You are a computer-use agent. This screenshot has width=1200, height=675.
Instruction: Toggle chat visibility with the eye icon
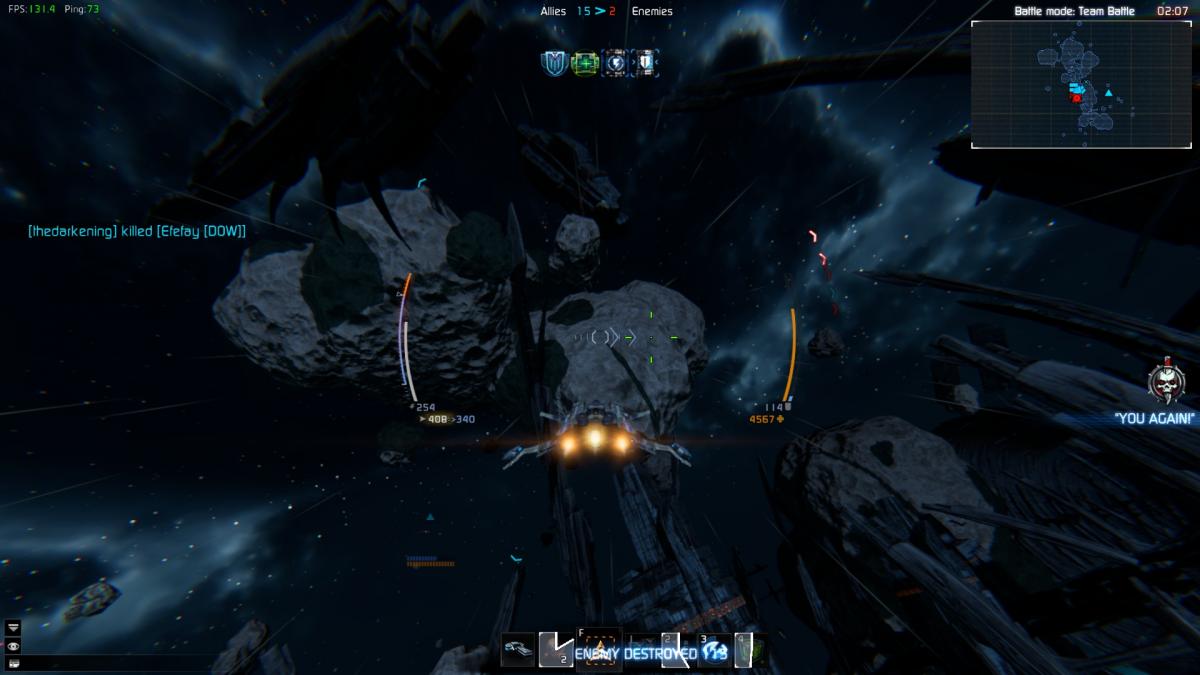(13, 645)
